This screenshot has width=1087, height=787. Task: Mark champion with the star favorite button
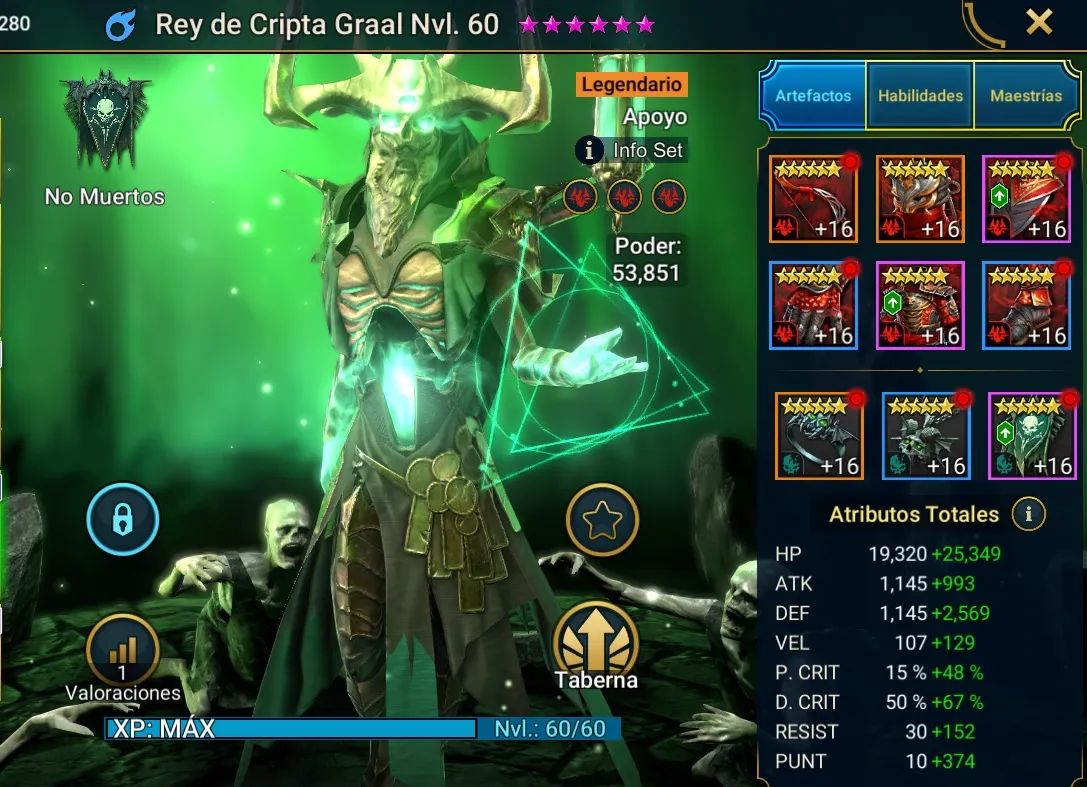click(602, 519)
